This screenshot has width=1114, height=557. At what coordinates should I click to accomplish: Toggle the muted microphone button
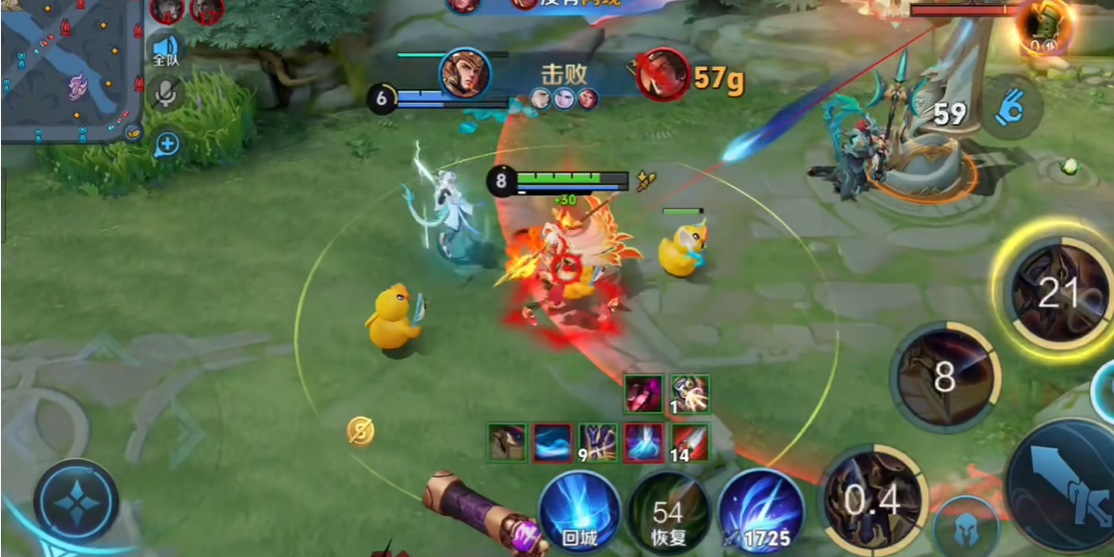[165, 94]
